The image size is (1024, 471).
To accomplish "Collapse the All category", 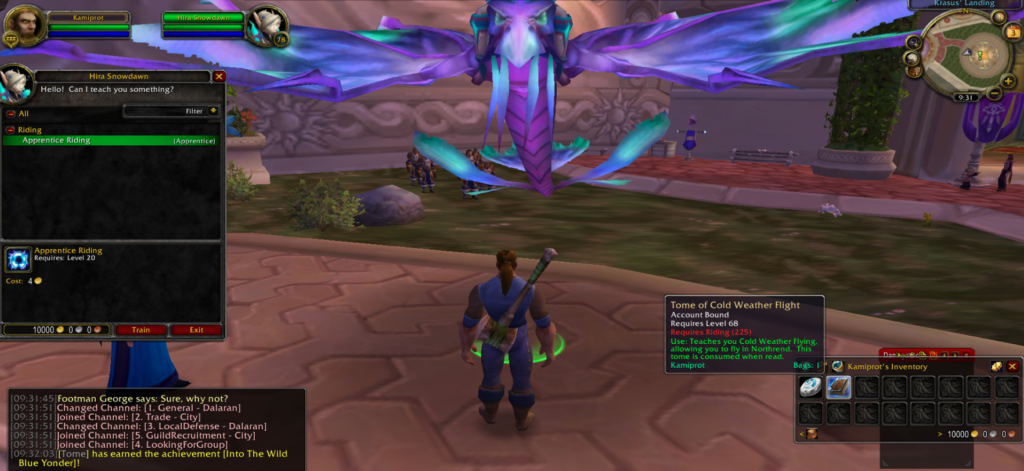I will coord(11,114).
